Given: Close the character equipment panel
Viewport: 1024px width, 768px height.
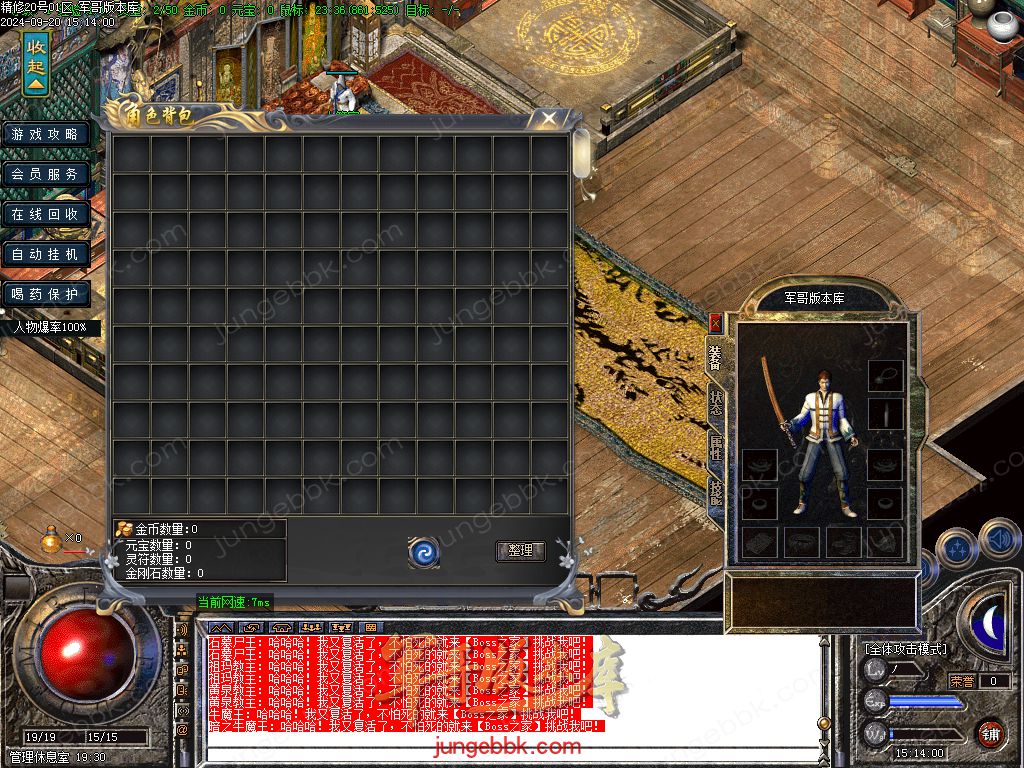Looking at the screenshot, I should pyautogui.click(x=715, y=323).
